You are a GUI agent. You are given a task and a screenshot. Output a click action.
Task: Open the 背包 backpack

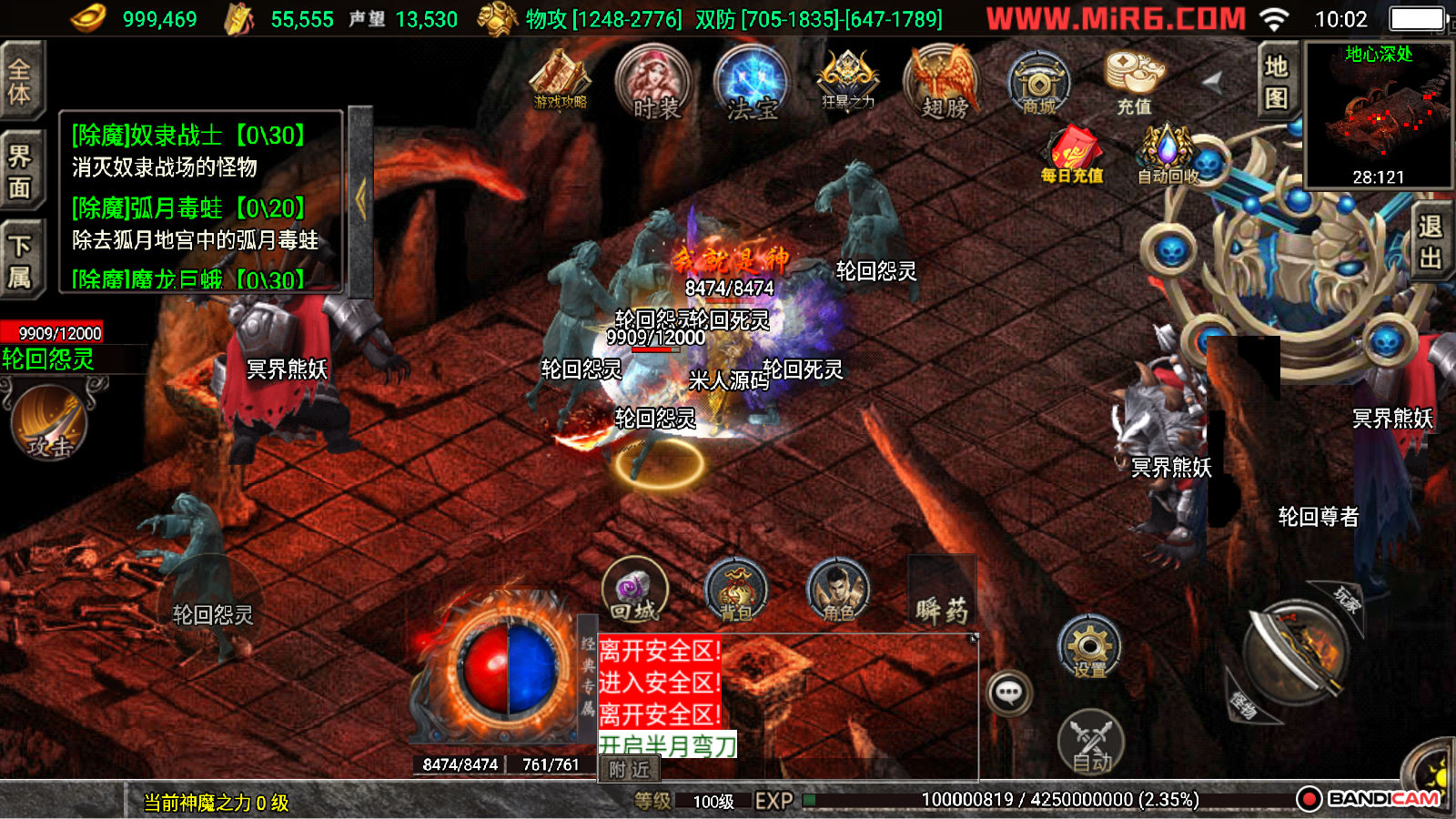(736, 590)
